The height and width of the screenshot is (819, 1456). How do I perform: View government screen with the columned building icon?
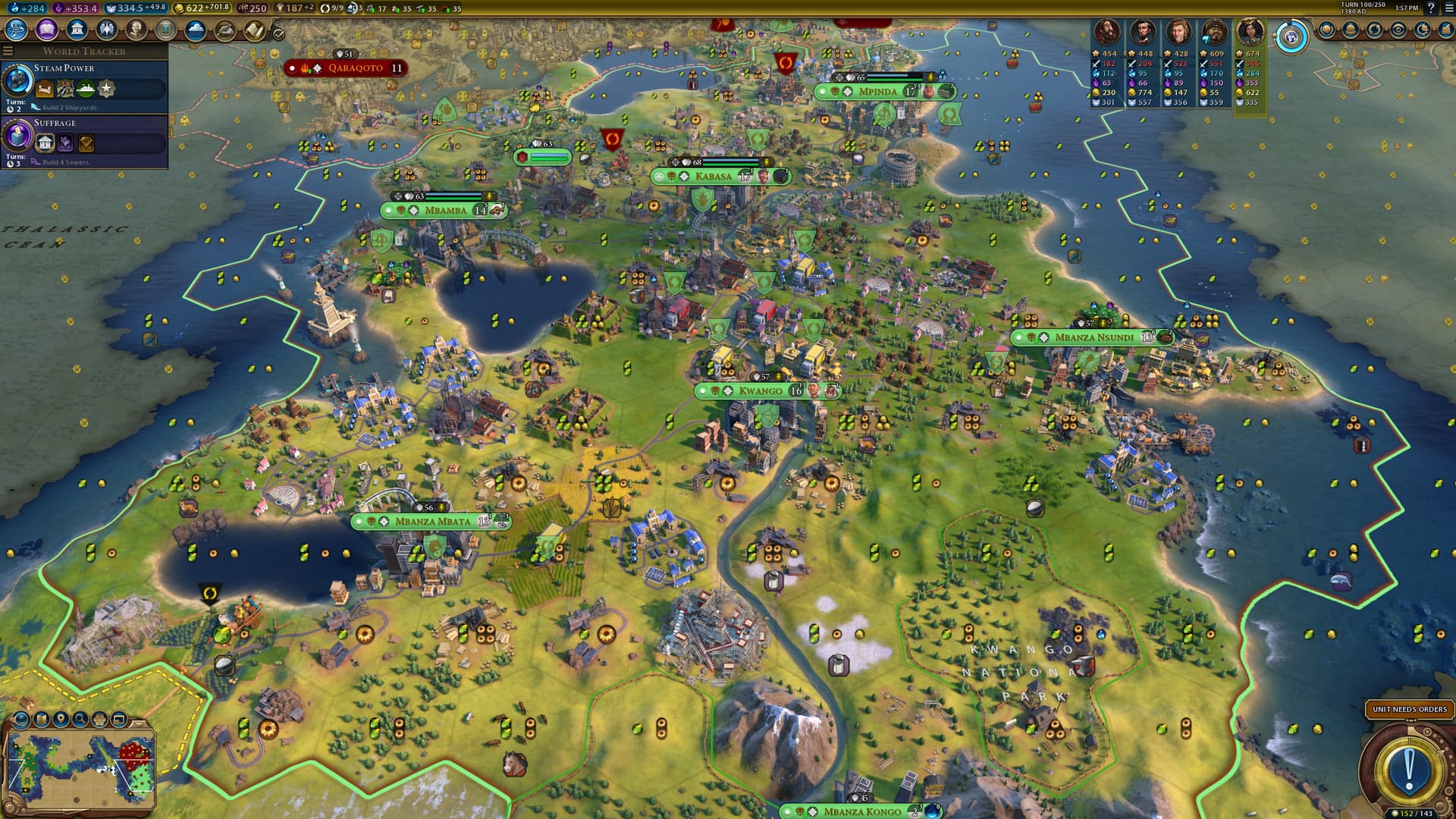pyautogui.click(x=77, y=30)
